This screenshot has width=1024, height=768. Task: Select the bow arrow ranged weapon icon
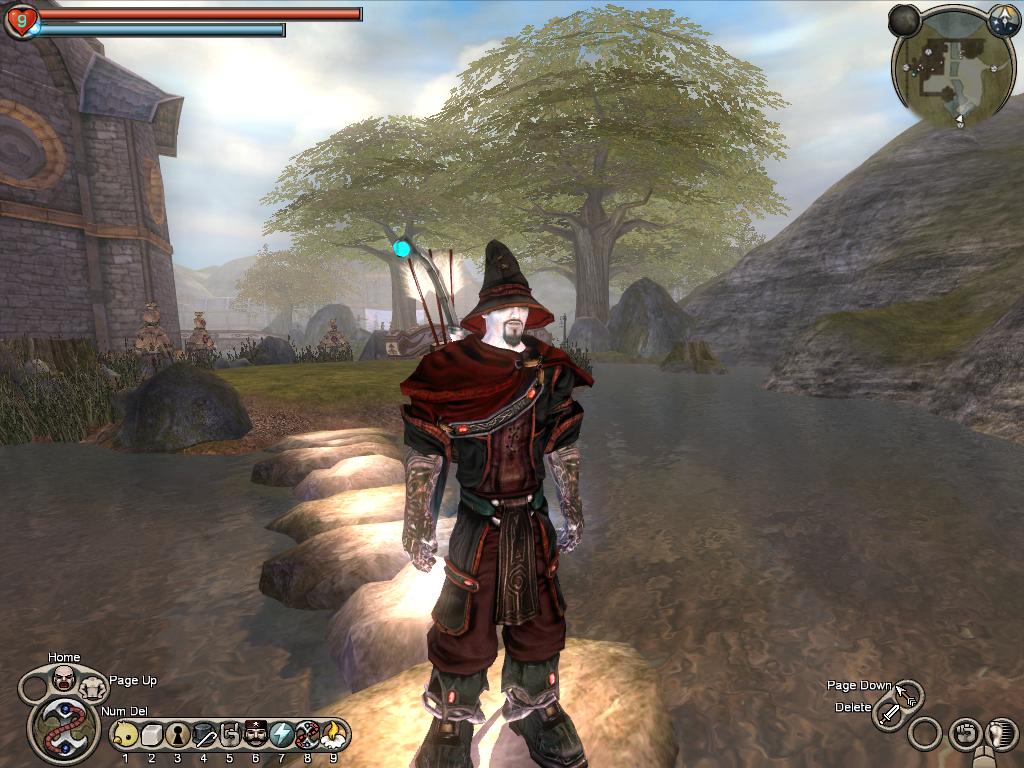(908, 693)
